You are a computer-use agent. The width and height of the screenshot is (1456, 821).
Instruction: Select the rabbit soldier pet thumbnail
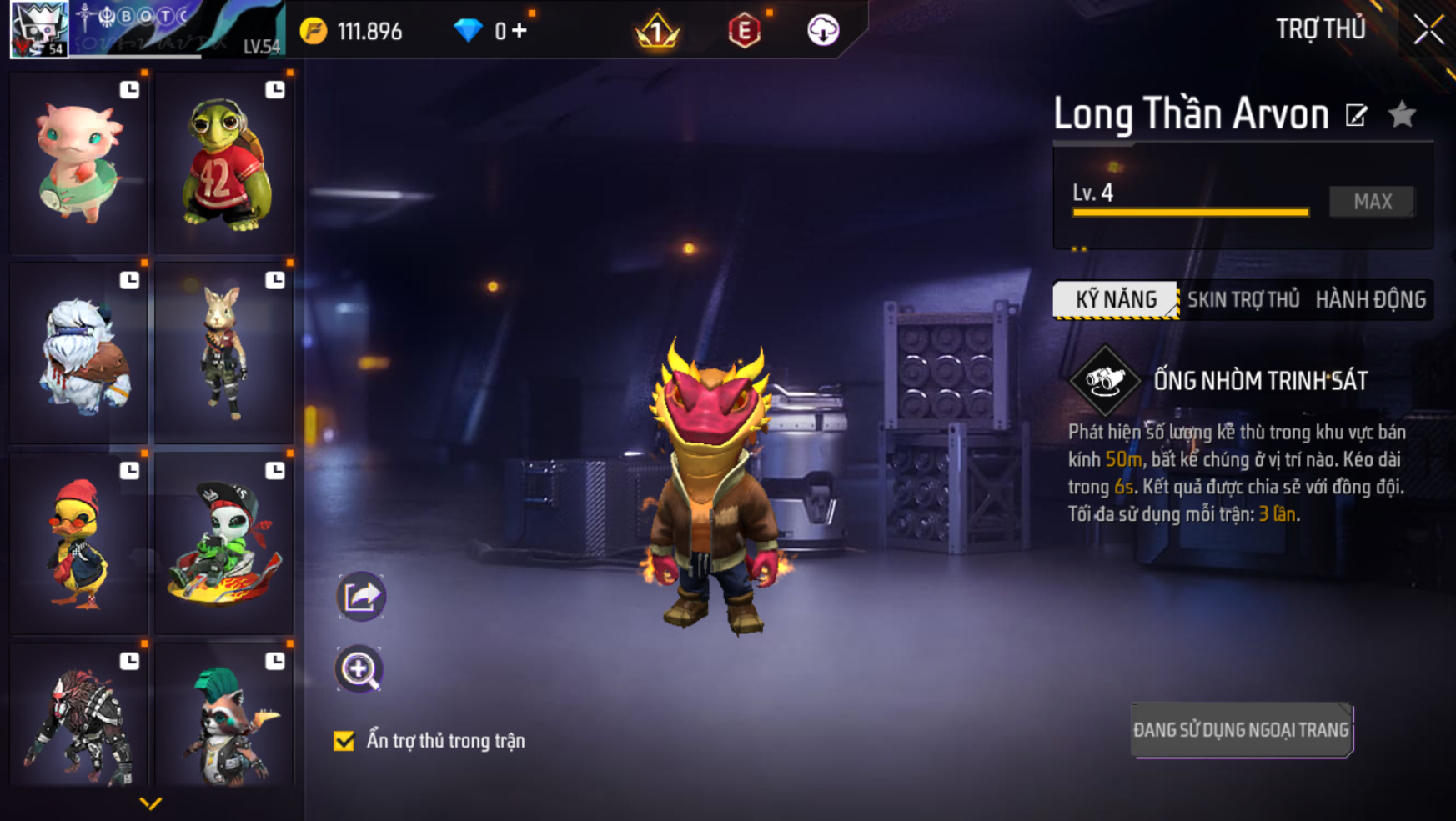[x=224, y=353]
